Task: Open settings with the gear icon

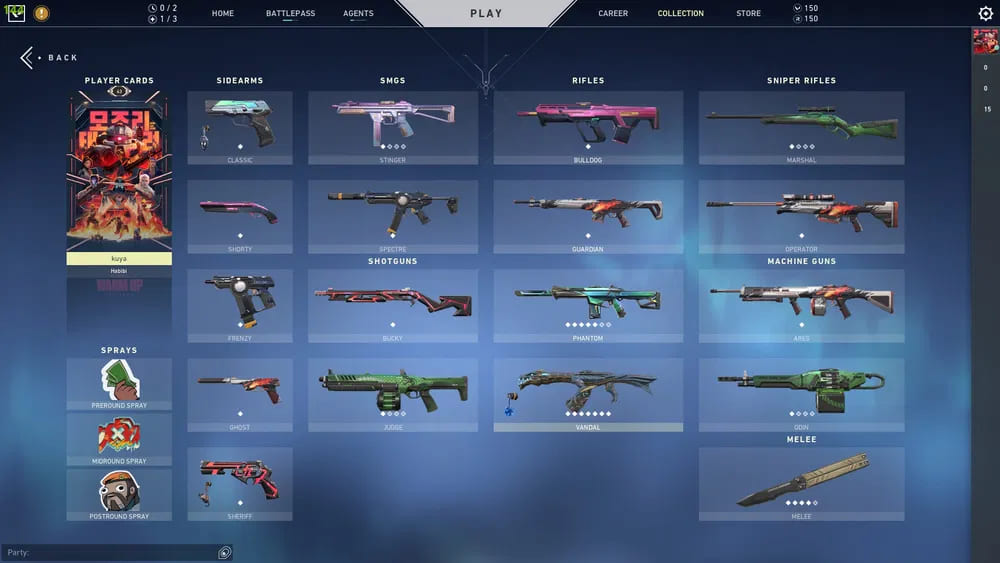Action: pos(985,14)
